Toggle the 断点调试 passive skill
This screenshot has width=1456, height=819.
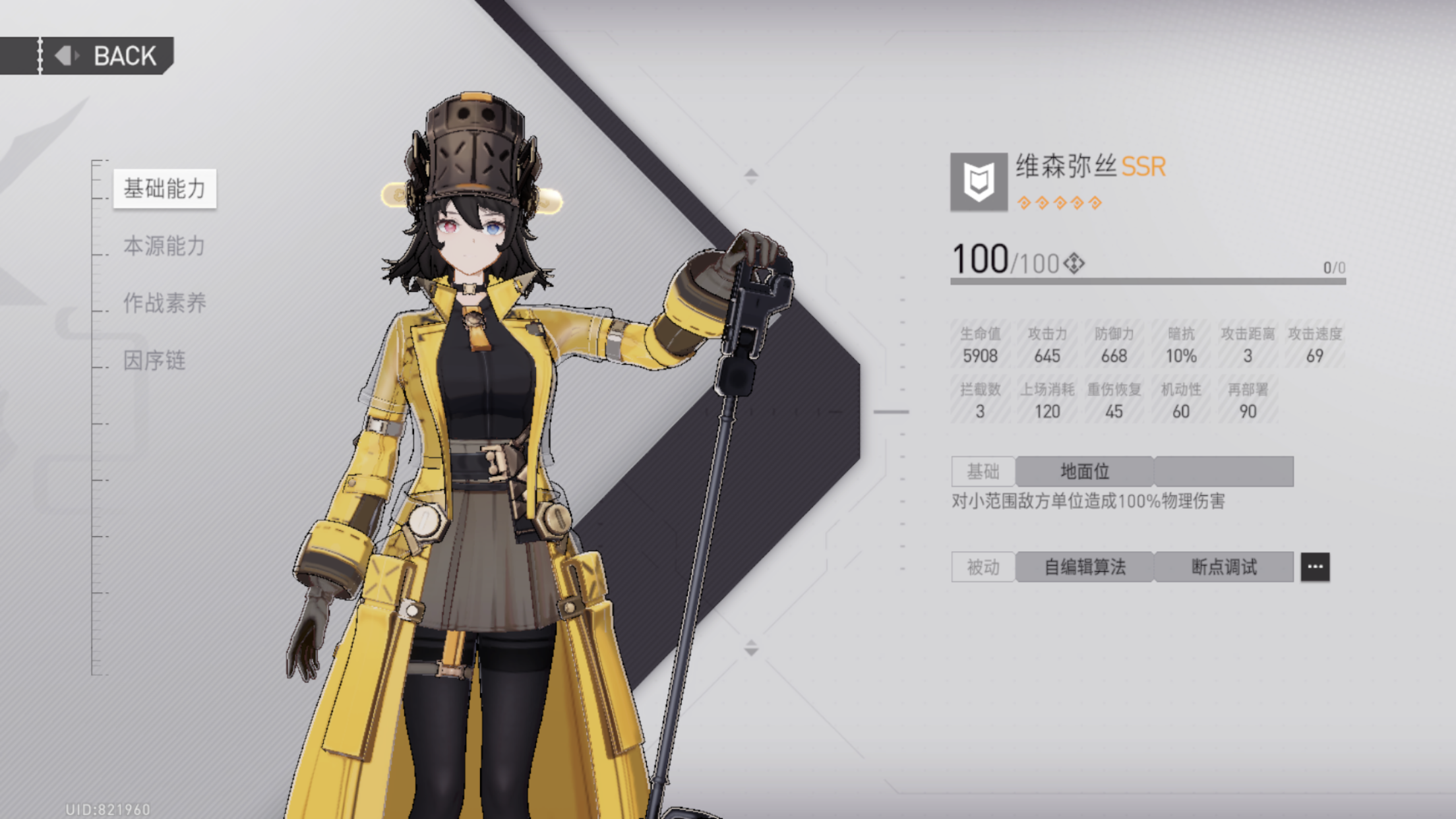click(1225, 567)
